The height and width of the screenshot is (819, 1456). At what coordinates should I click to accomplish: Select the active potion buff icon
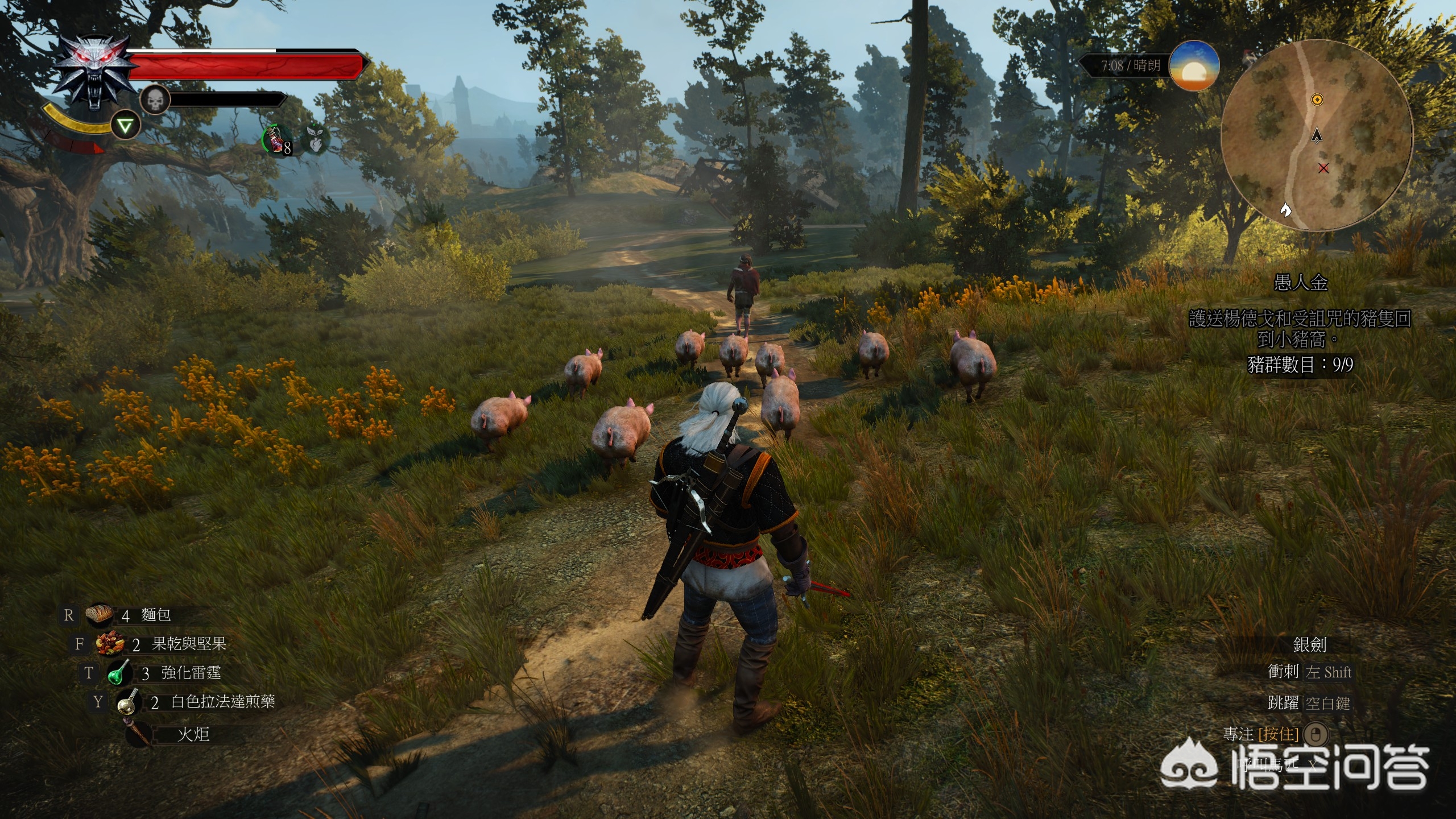[277, 140]
